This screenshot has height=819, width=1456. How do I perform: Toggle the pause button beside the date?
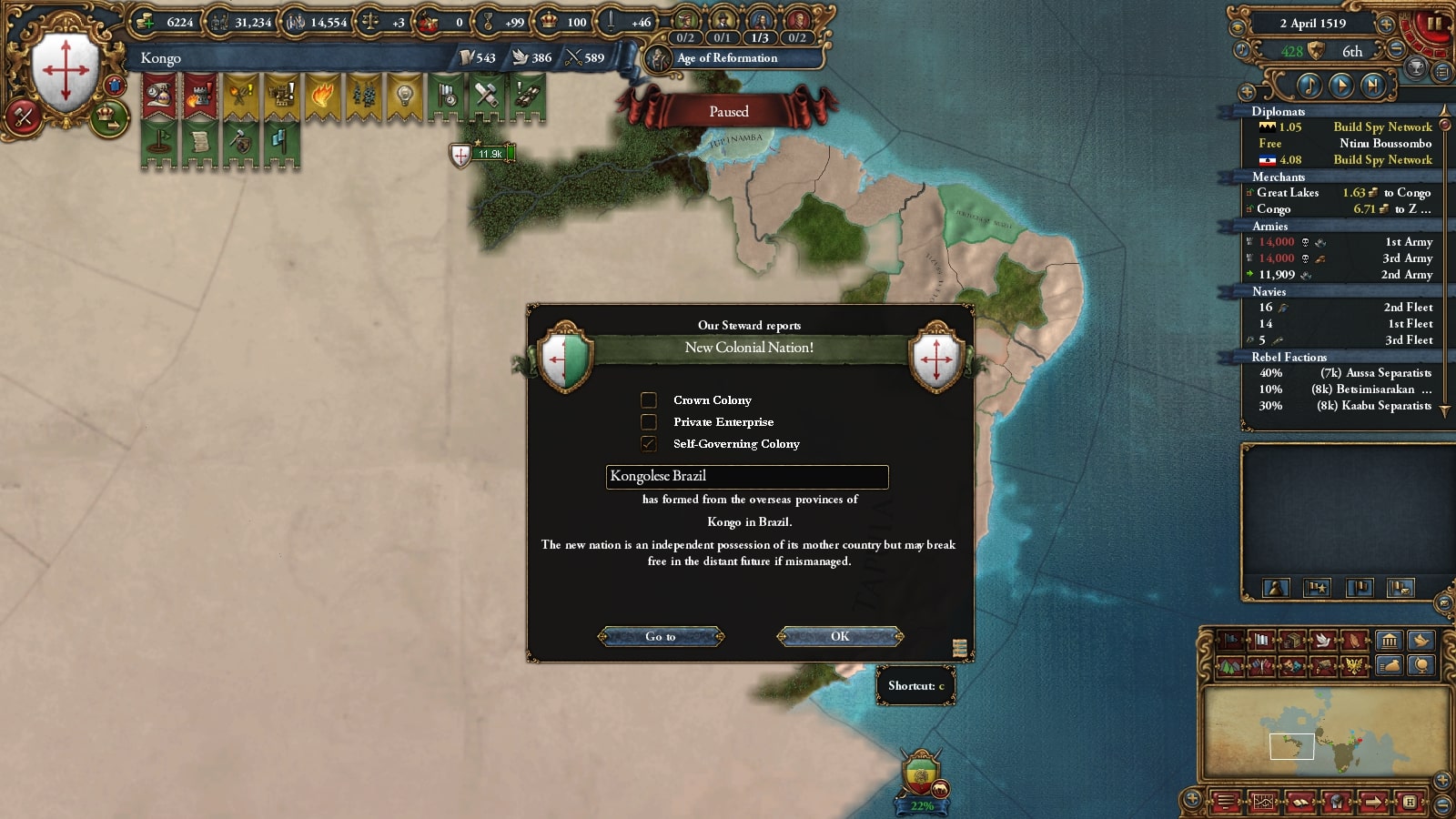pos(1432,25)
